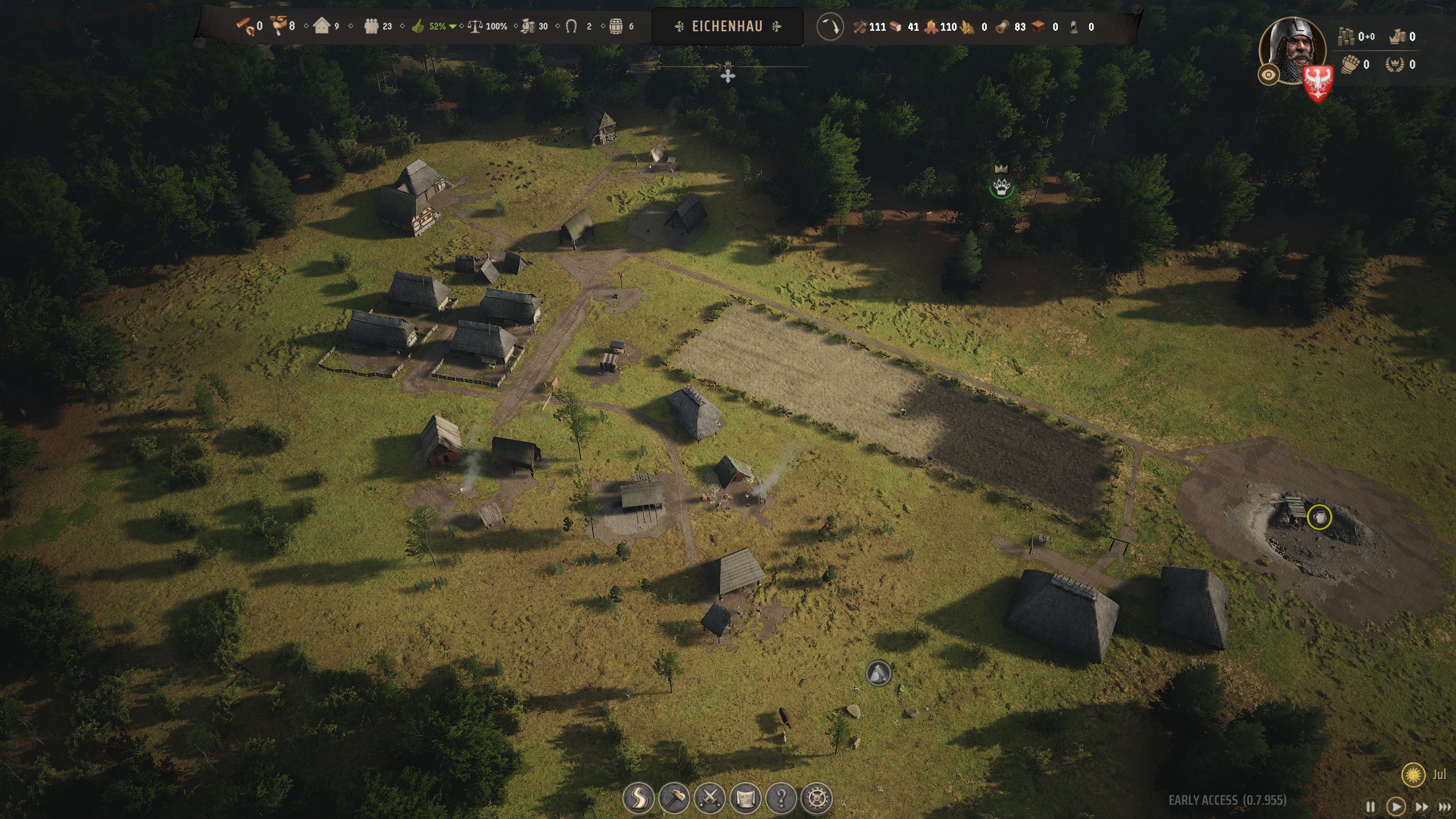Click the population icon in top bar
The image size is (1456, 819).
pos(372,26)
